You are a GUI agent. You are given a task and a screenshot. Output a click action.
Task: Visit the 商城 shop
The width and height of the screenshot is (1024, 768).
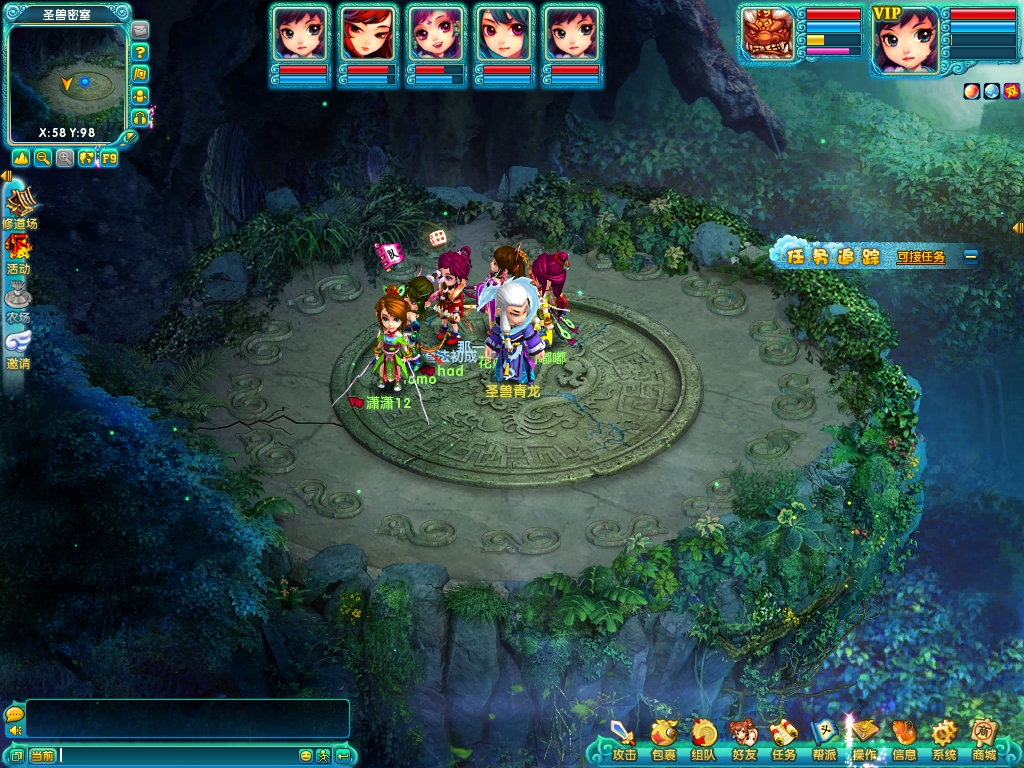coord(984,738)
